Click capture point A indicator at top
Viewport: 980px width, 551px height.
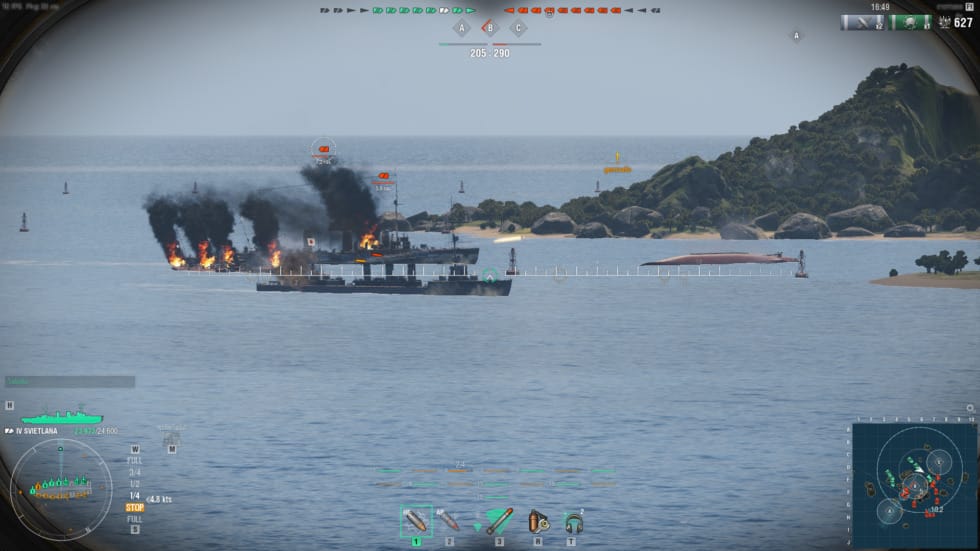tap(462, 28)
